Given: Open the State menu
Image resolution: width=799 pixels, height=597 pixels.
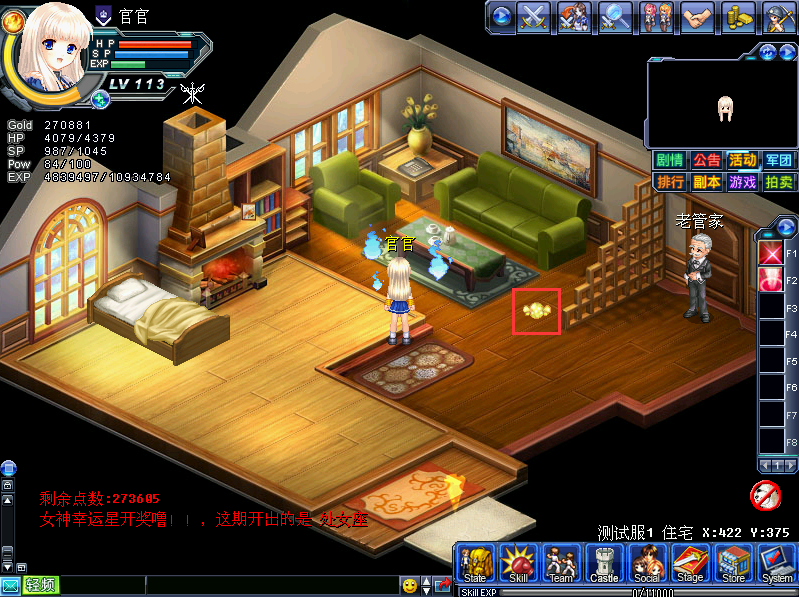Looking at the screenshot, I should click(475, 565).
